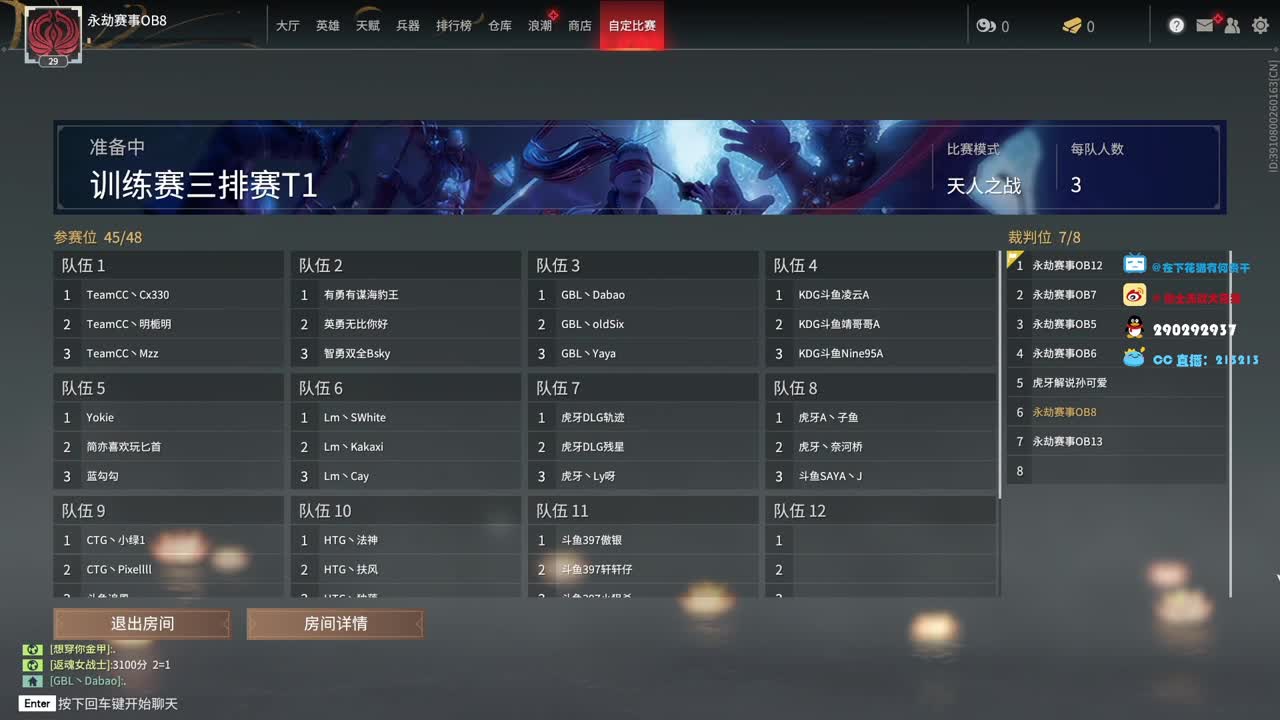
Task: Click the help question mark icon
Action: (x=1176, y=25)
